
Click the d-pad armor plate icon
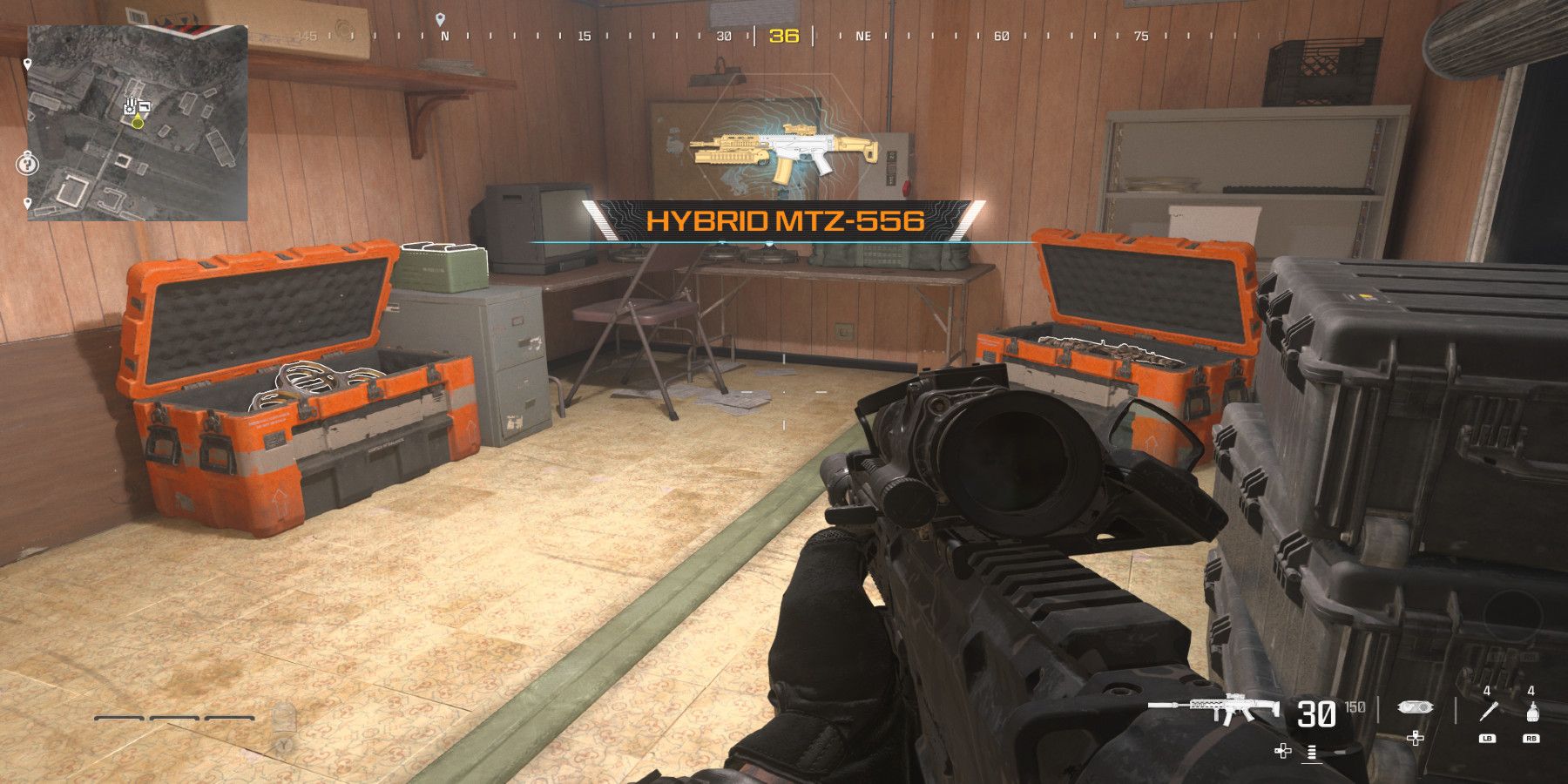click(x=1416, y=738)
